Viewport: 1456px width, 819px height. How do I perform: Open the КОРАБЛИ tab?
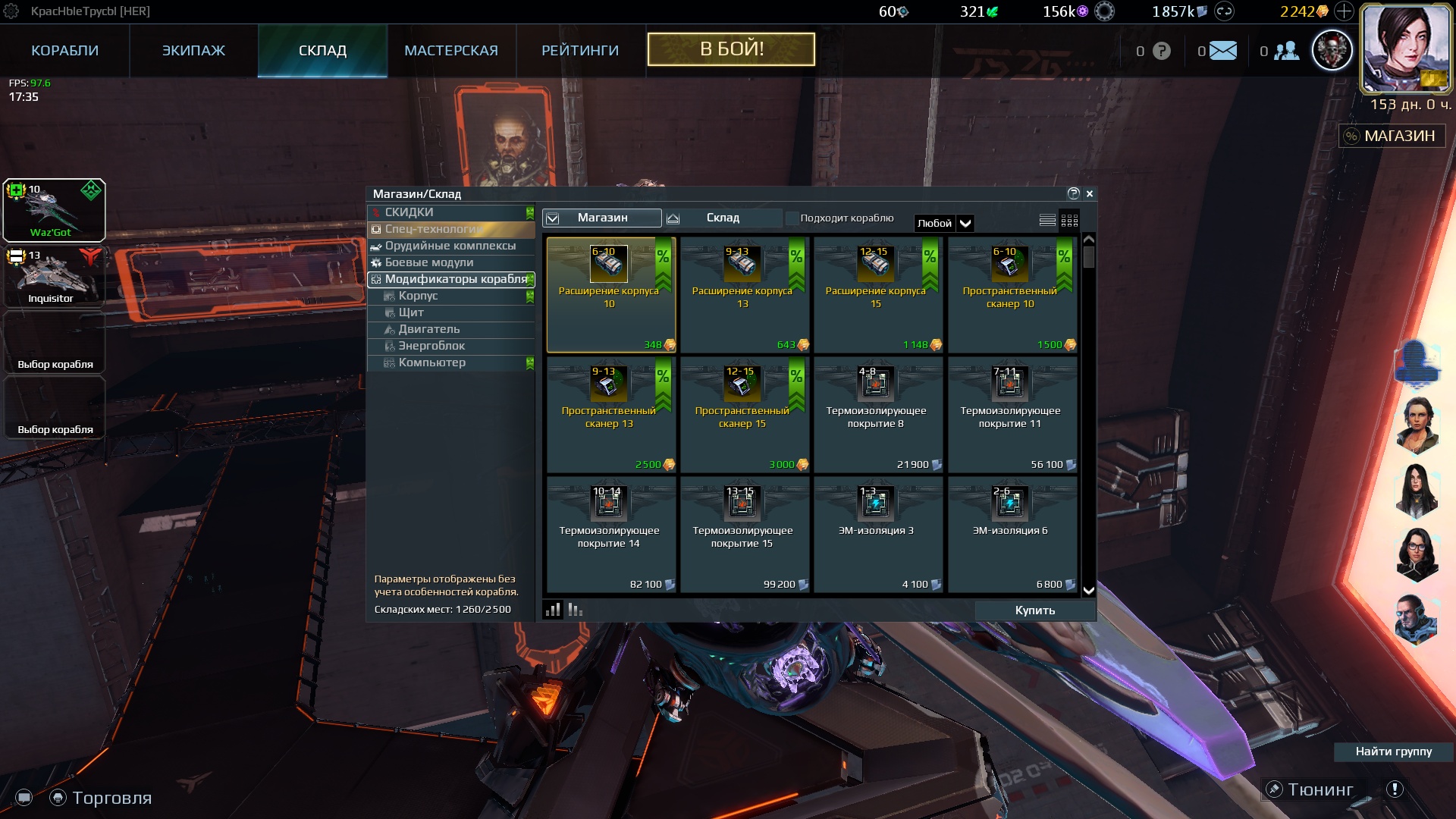64,51
